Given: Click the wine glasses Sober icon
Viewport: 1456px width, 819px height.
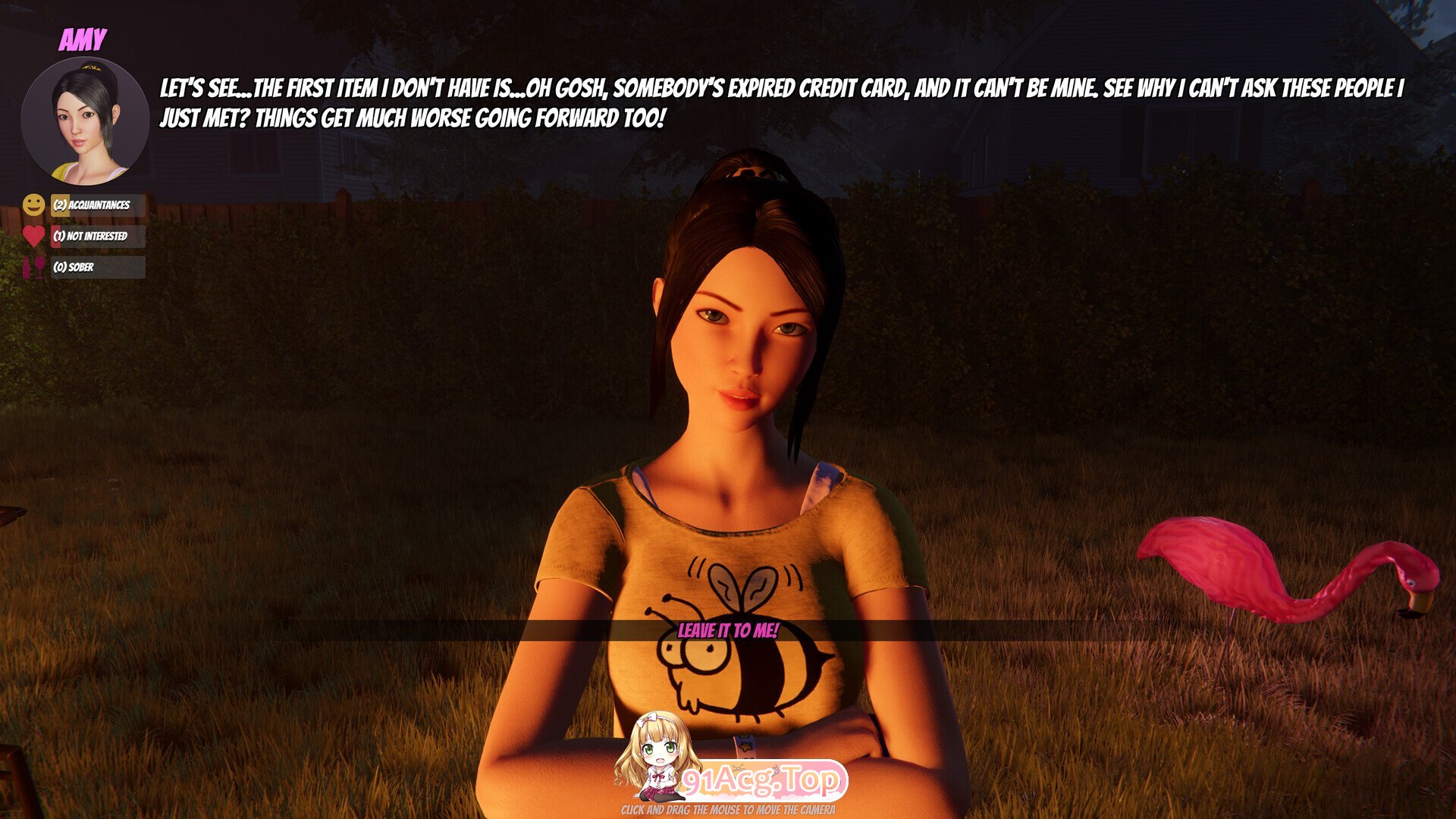Looking at the screenshot, I should [x=33, y=267].
